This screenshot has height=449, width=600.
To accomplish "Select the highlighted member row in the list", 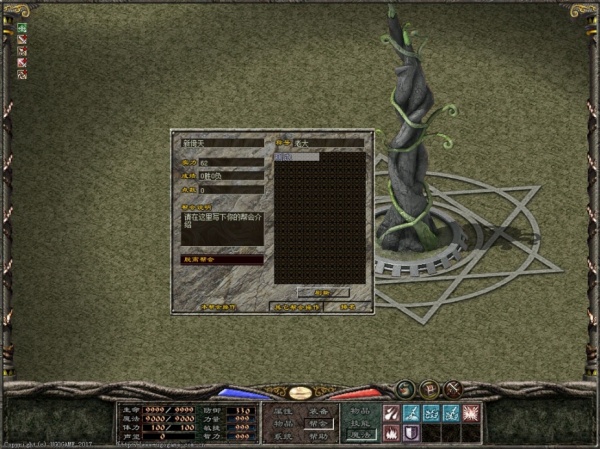I will (x=296, y=157).
